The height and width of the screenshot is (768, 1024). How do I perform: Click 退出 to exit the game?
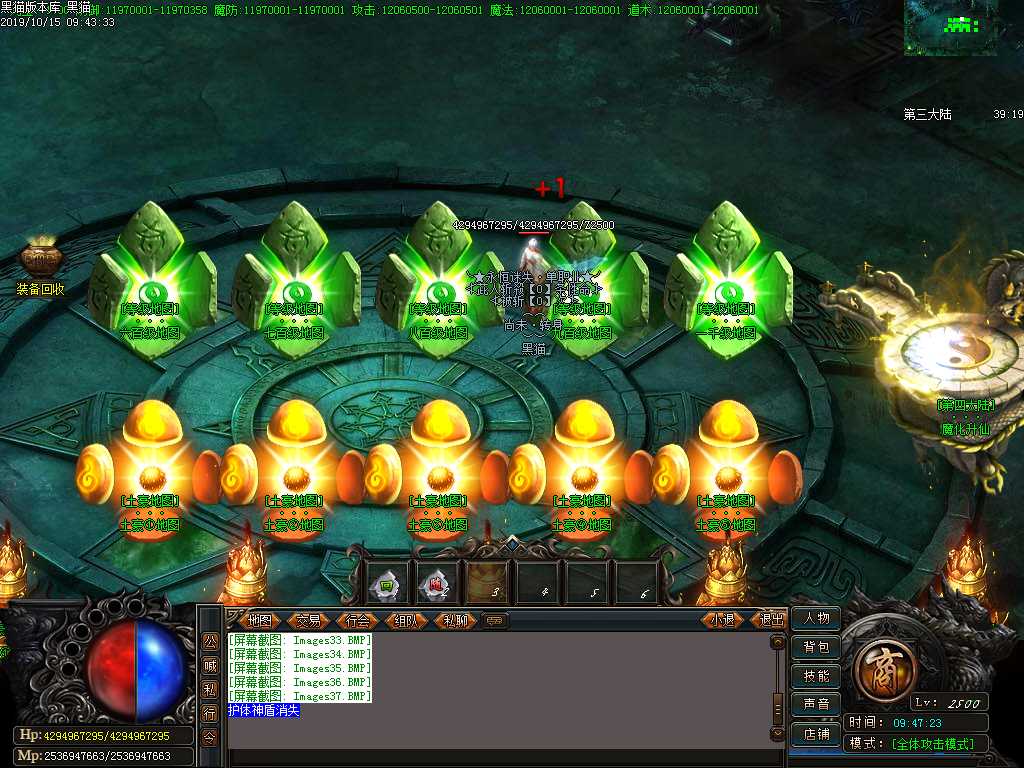click(x=771, y=620)
